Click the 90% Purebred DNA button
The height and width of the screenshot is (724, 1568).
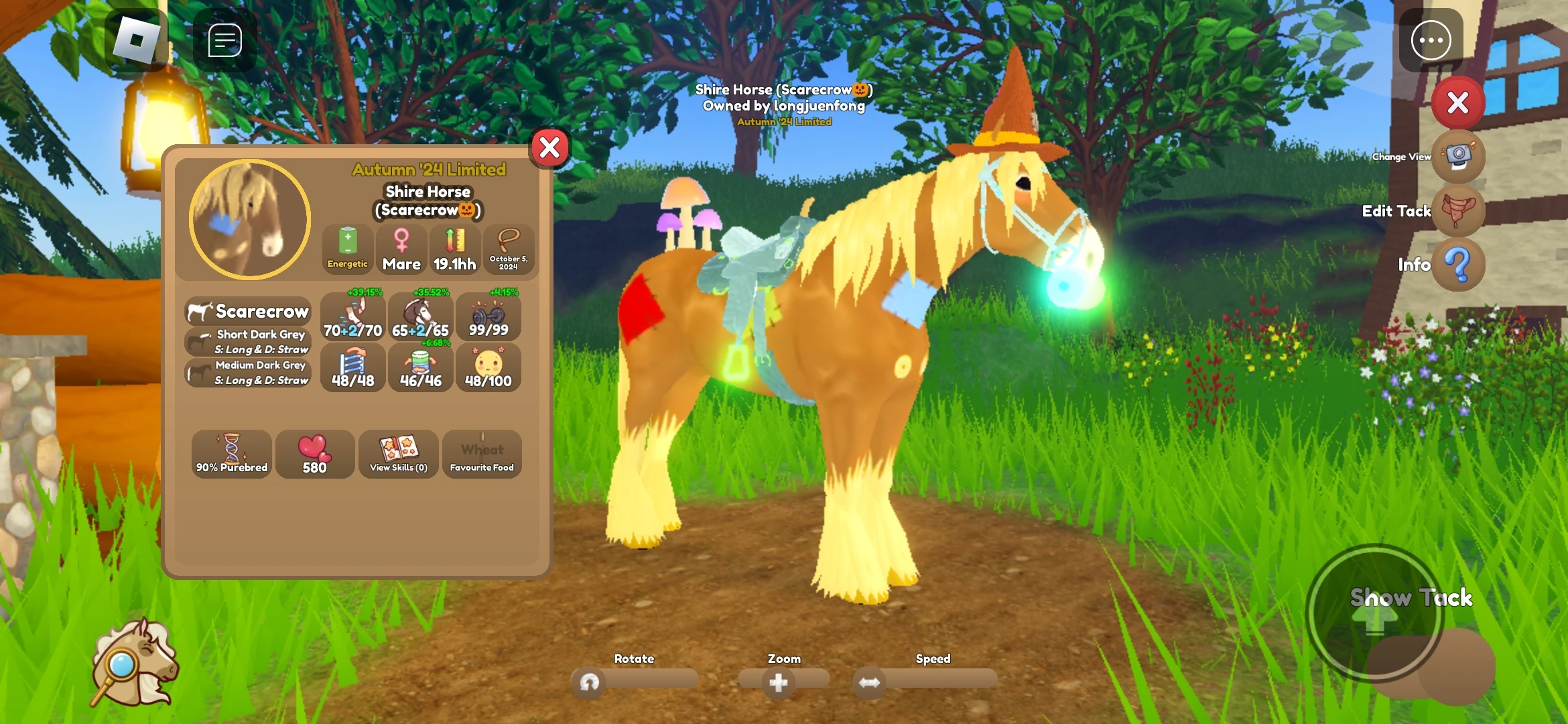pos(231,454)
